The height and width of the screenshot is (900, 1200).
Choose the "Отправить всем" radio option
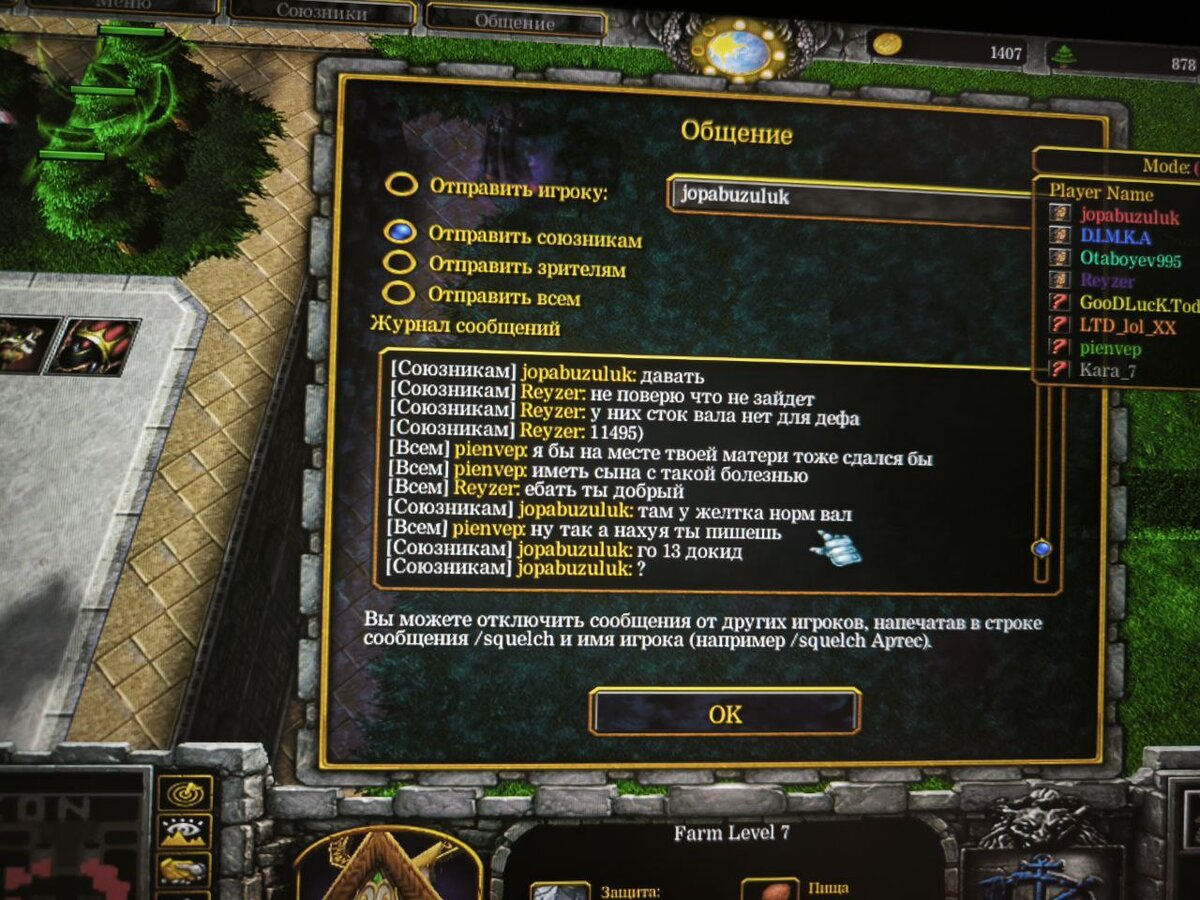[x=400, y=294]
